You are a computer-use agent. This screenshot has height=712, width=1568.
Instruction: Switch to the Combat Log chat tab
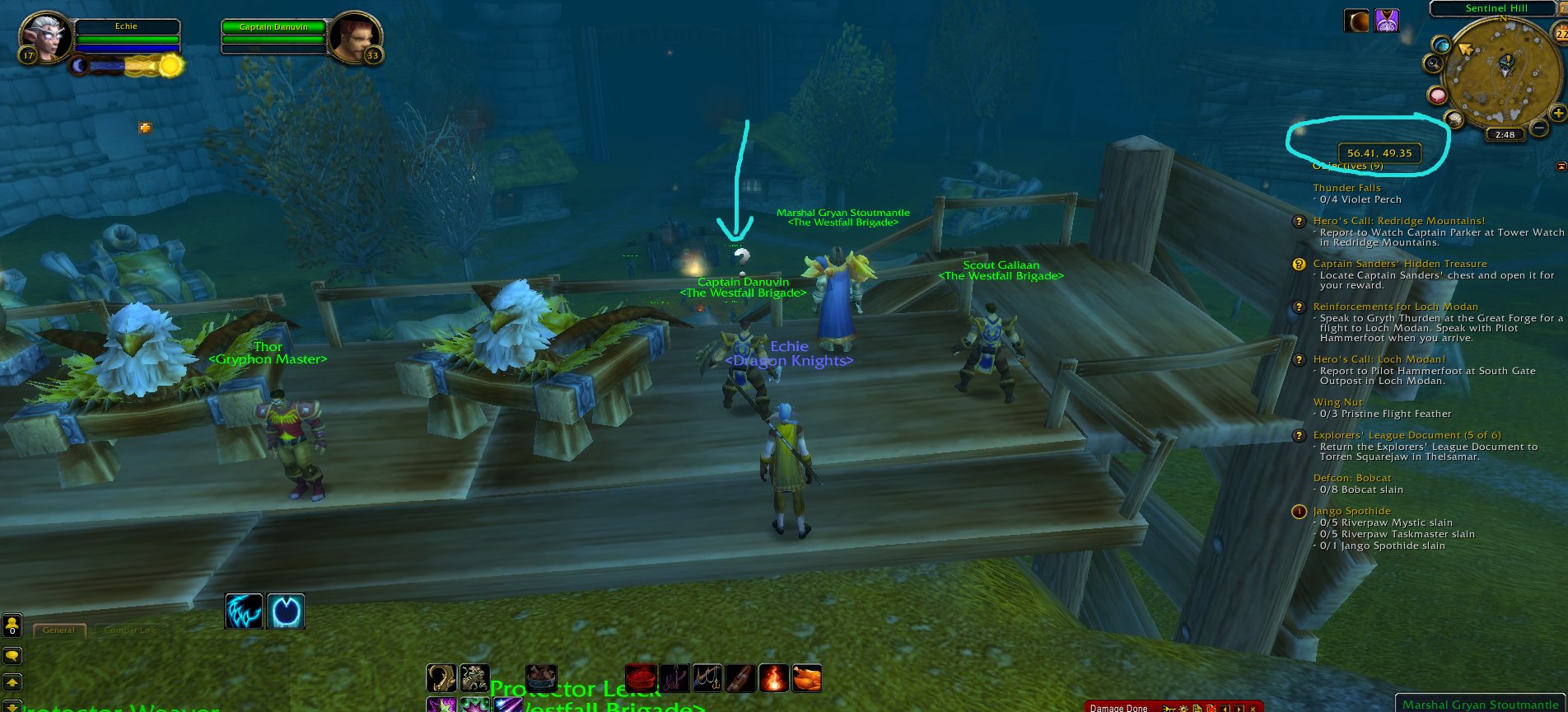(x=130, y=629)
